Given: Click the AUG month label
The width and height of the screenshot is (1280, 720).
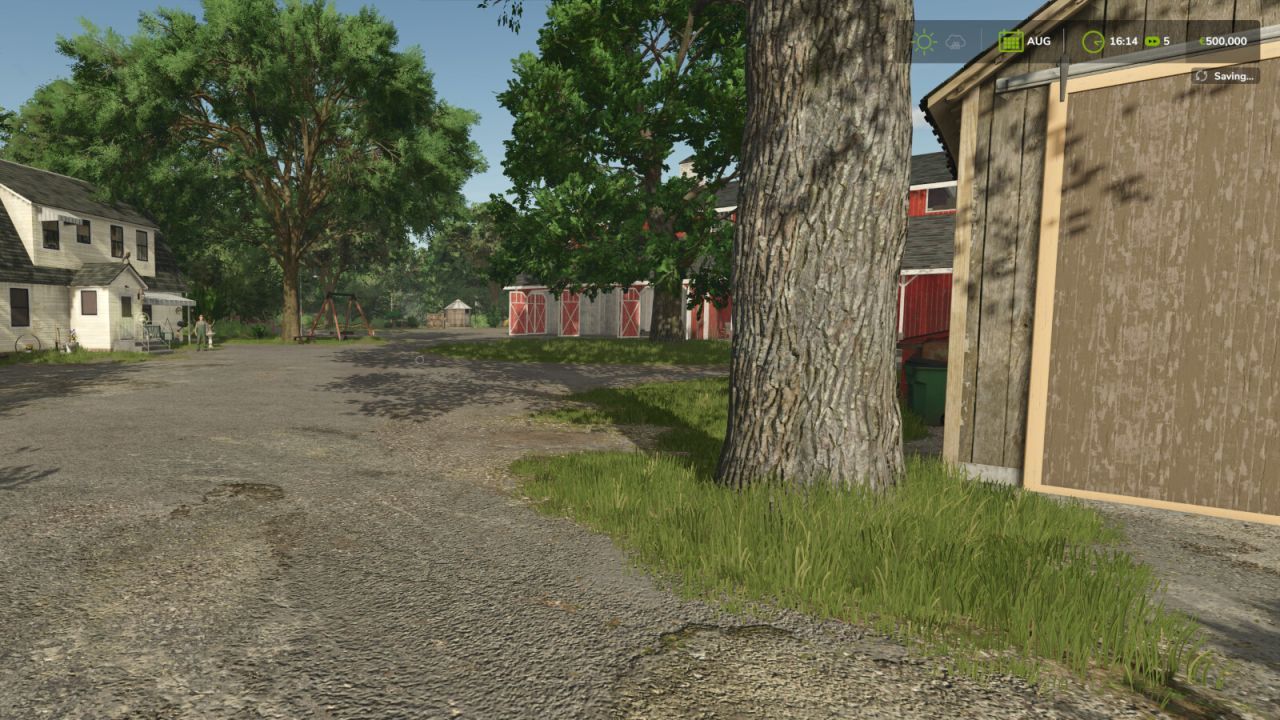Looking at the screenshot, I should pos(1038,41).
